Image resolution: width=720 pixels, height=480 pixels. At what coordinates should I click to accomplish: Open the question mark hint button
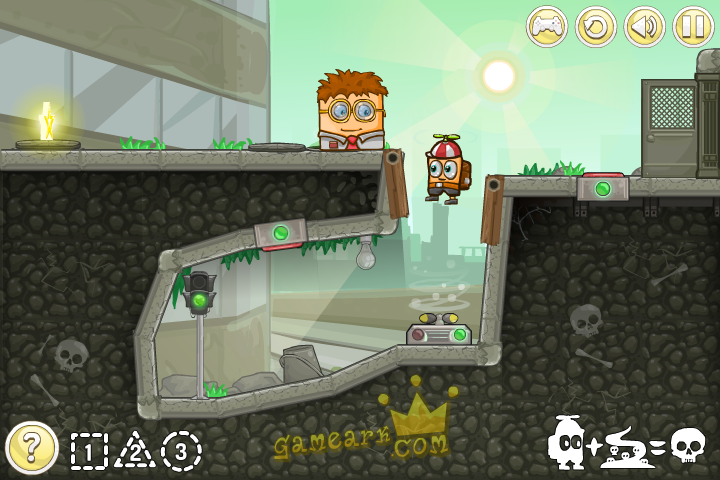coord(31,447)
